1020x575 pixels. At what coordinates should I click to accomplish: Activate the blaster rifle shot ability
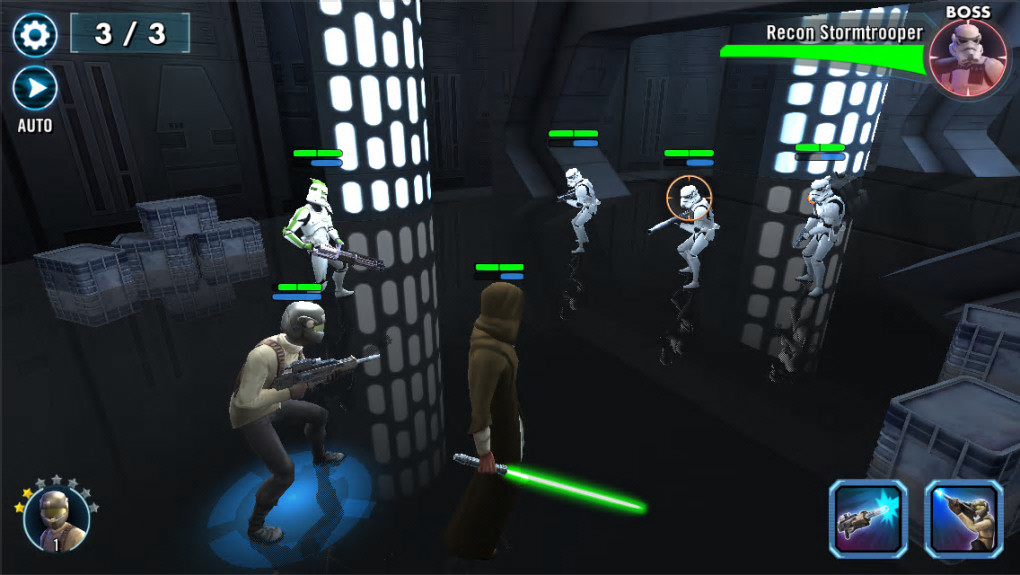tap(867, 518)
